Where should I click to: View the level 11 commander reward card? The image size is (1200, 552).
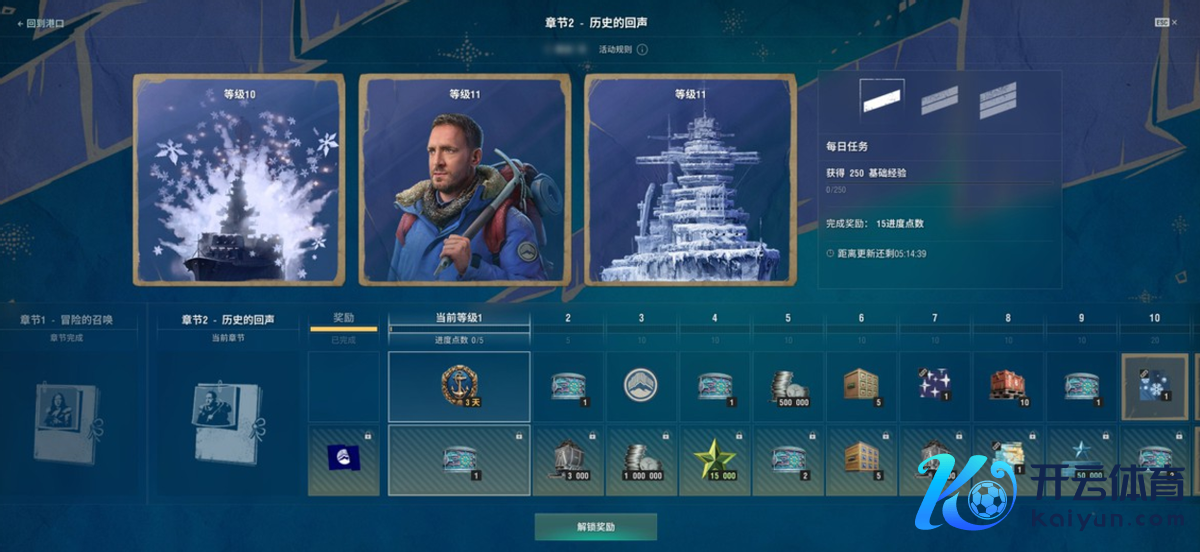point(465,180)
